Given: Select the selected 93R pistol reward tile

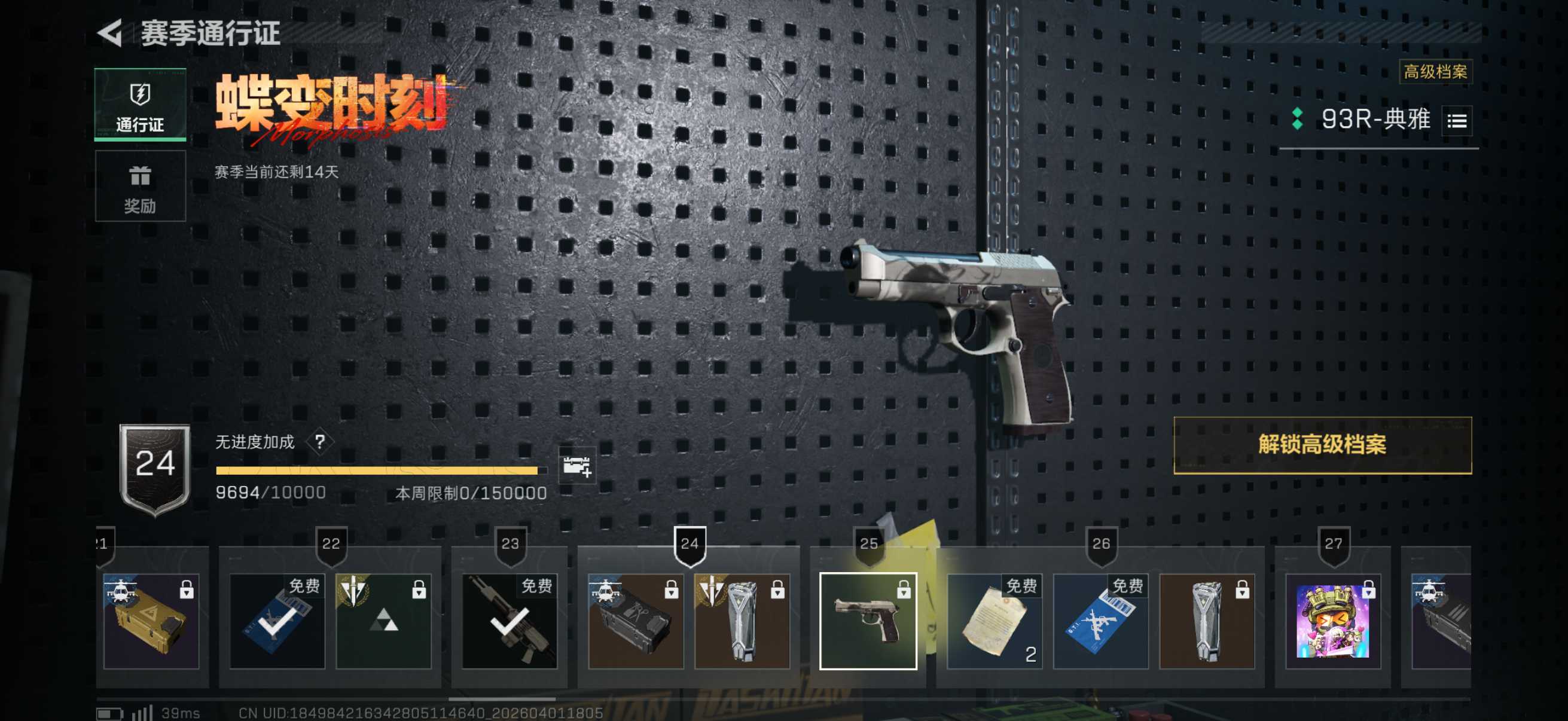Looking at the screenshot, I should (x=867, y=621).
